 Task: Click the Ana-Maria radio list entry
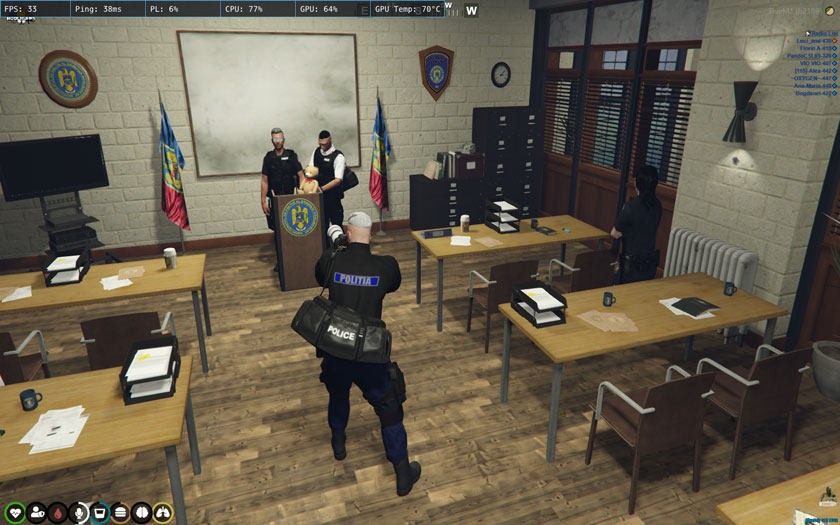[814, 86]
